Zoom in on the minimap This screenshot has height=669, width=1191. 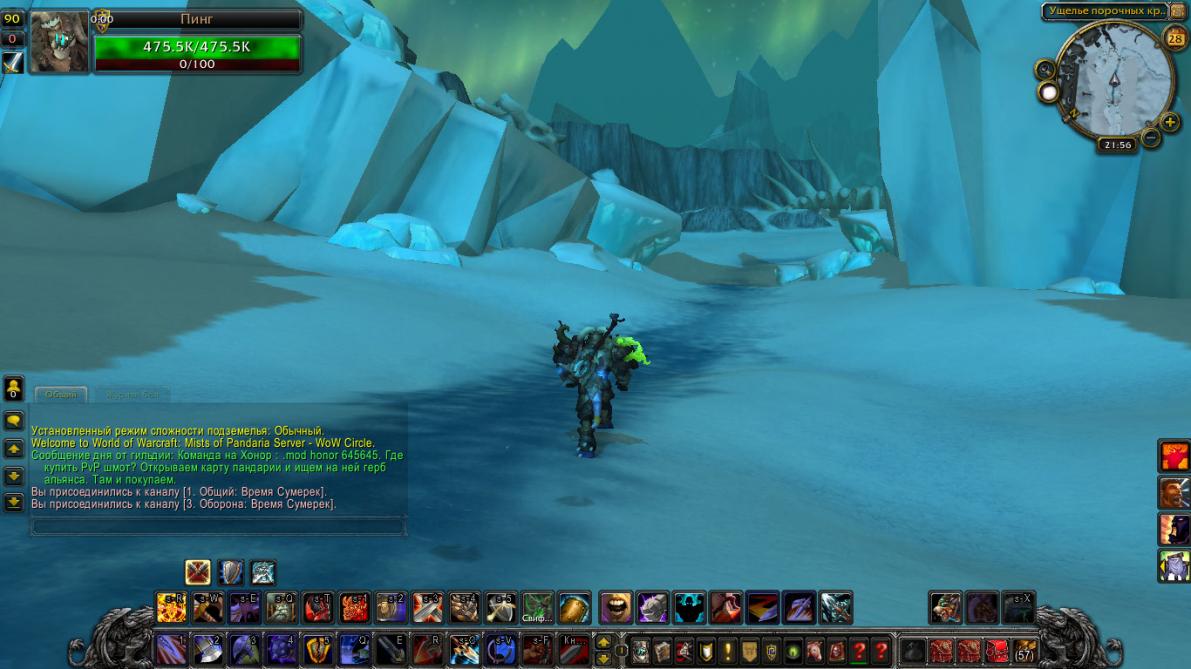(x=1170, y=122)
